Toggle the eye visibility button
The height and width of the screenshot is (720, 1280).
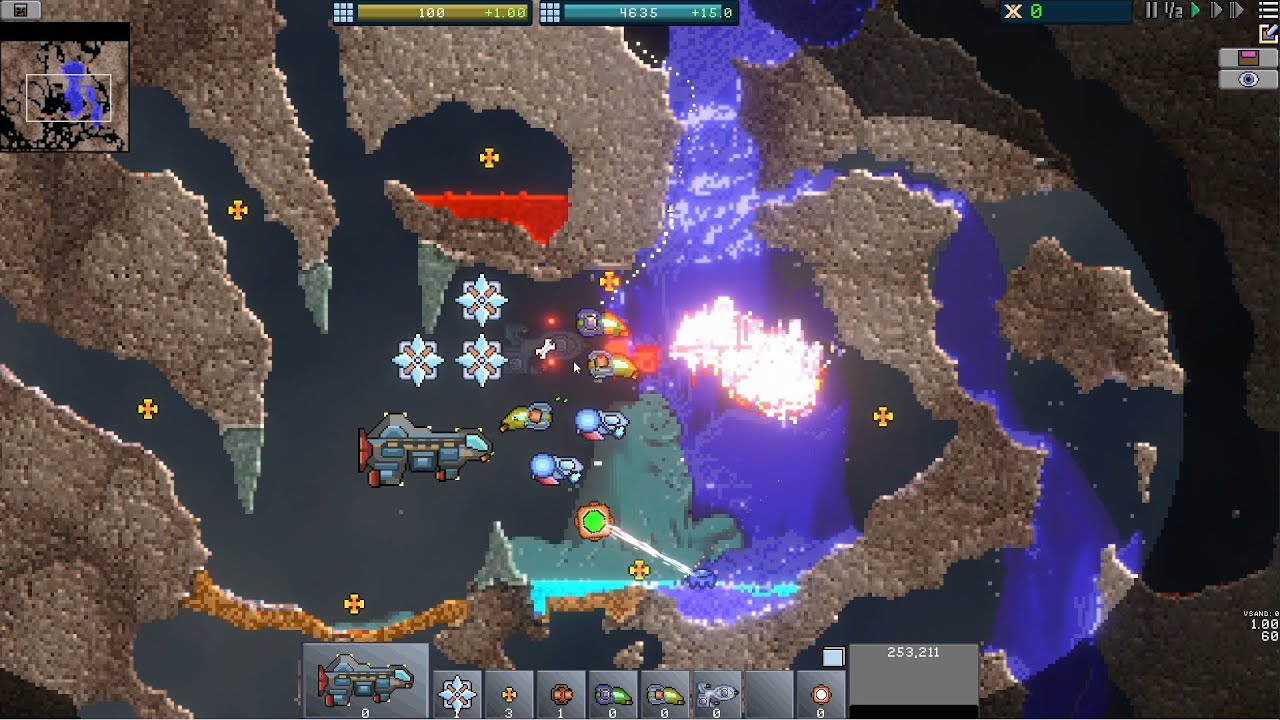(1248, 80)
